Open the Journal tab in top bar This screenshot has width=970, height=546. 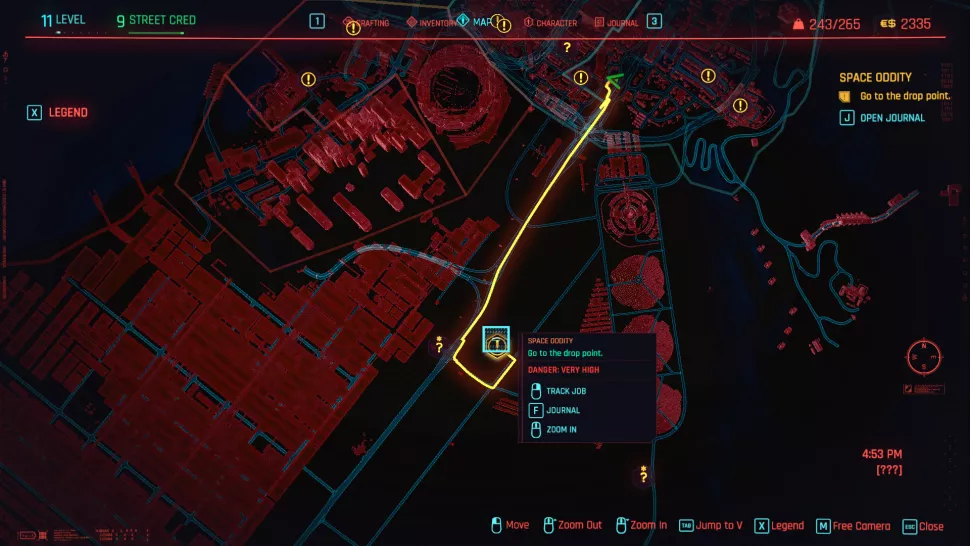[x=616, y=23]
